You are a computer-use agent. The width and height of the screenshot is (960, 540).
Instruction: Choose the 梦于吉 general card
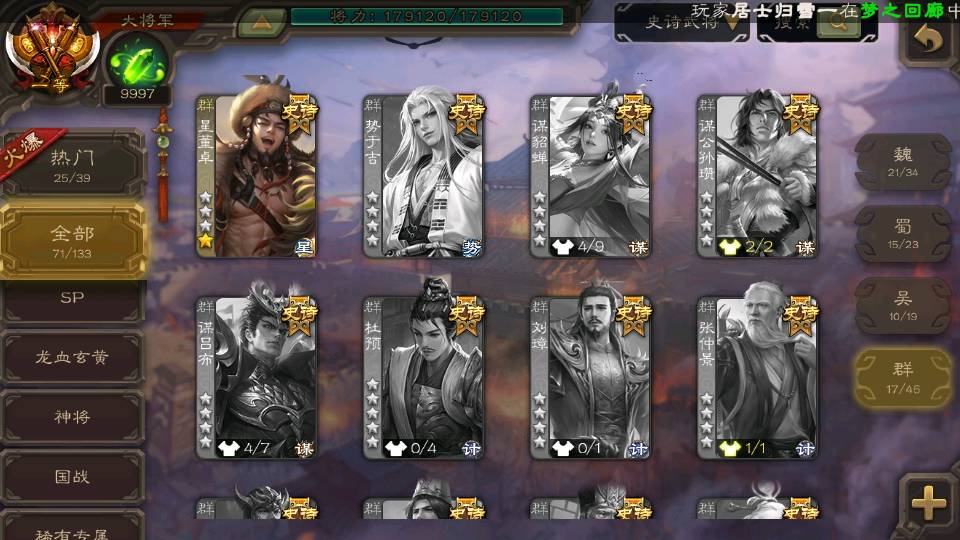pos(424,176)
